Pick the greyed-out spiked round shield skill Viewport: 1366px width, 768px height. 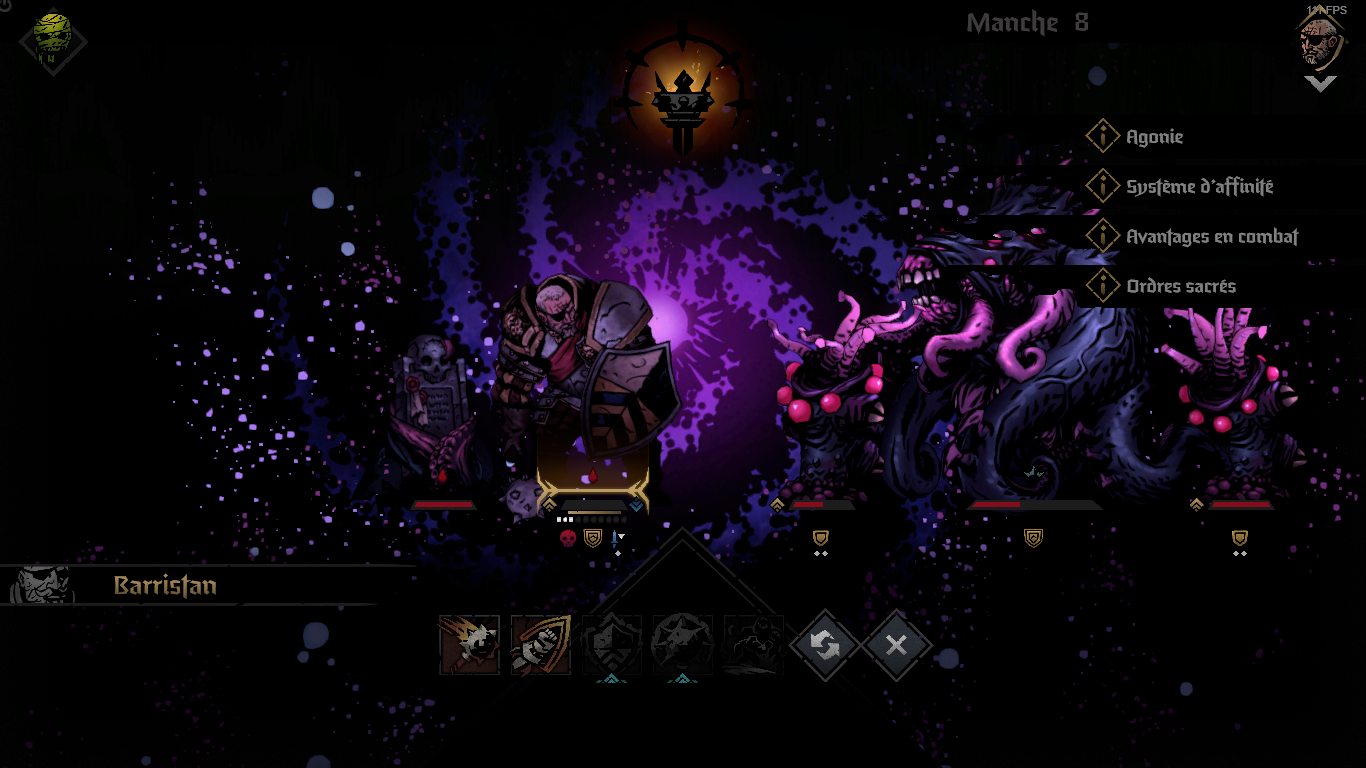click(683, 645)
